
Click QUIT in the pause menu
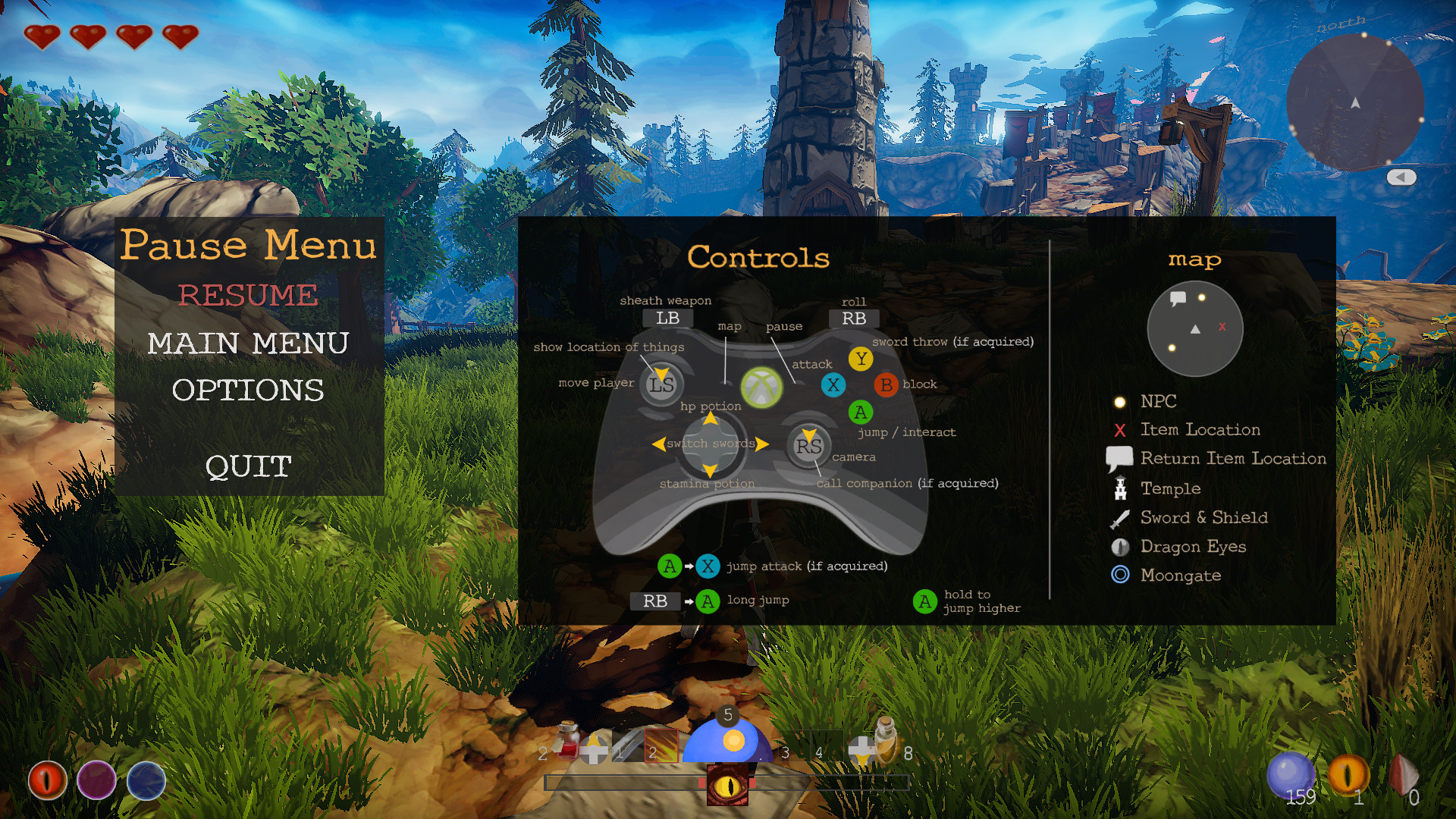(247, 466)
